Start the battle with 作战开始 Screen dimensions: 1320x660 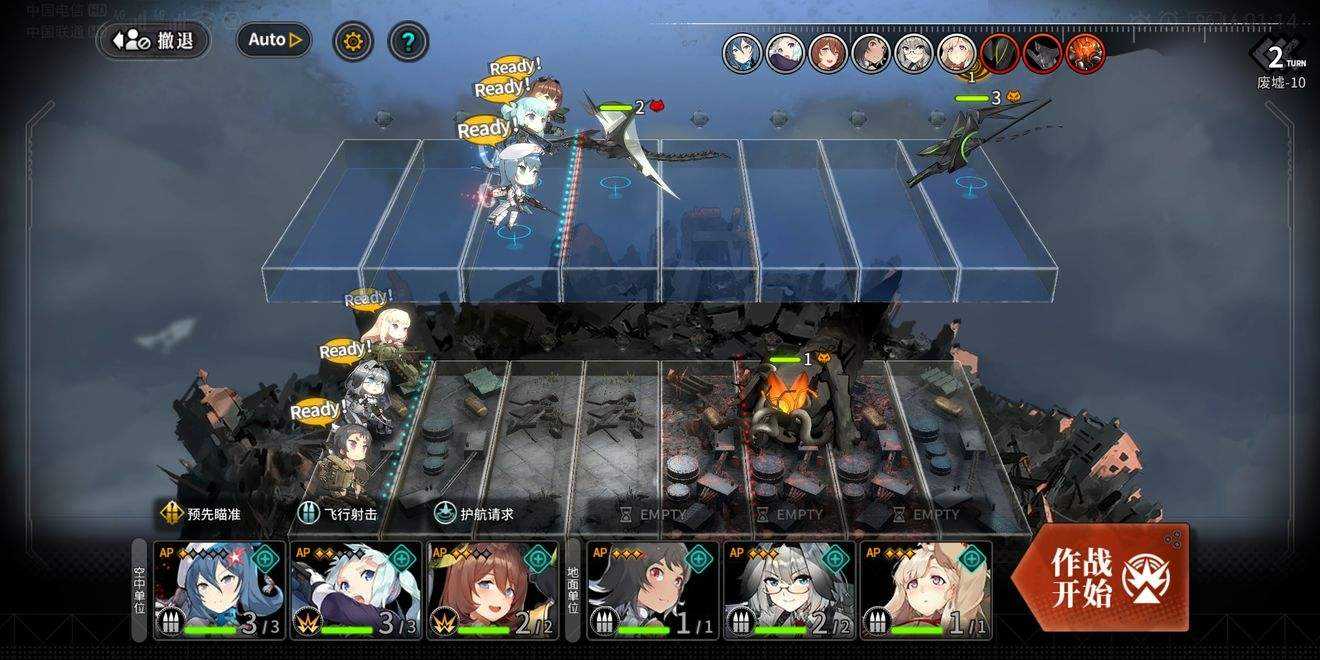[x=1100, y=578]
